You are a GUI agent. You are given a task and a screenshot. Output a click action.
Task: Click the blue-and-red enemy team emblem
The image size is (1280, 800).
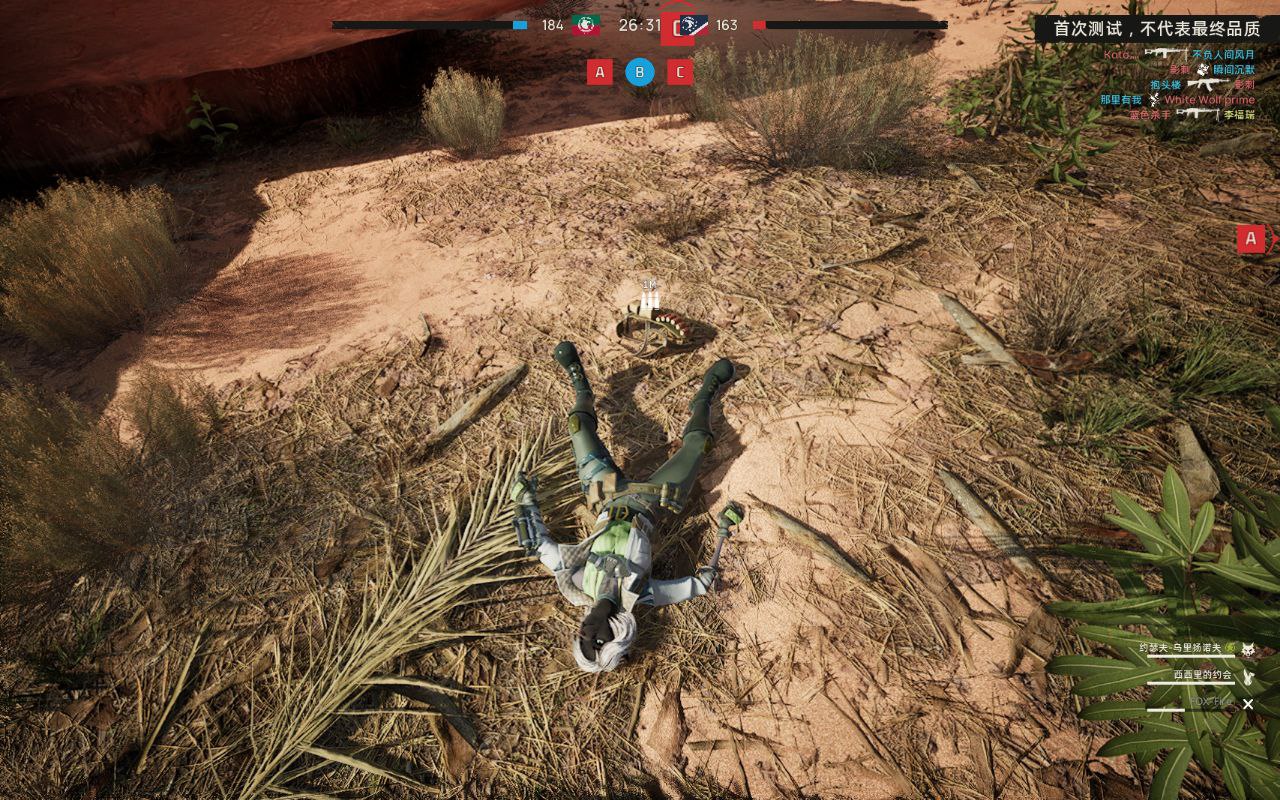point(693,25)
